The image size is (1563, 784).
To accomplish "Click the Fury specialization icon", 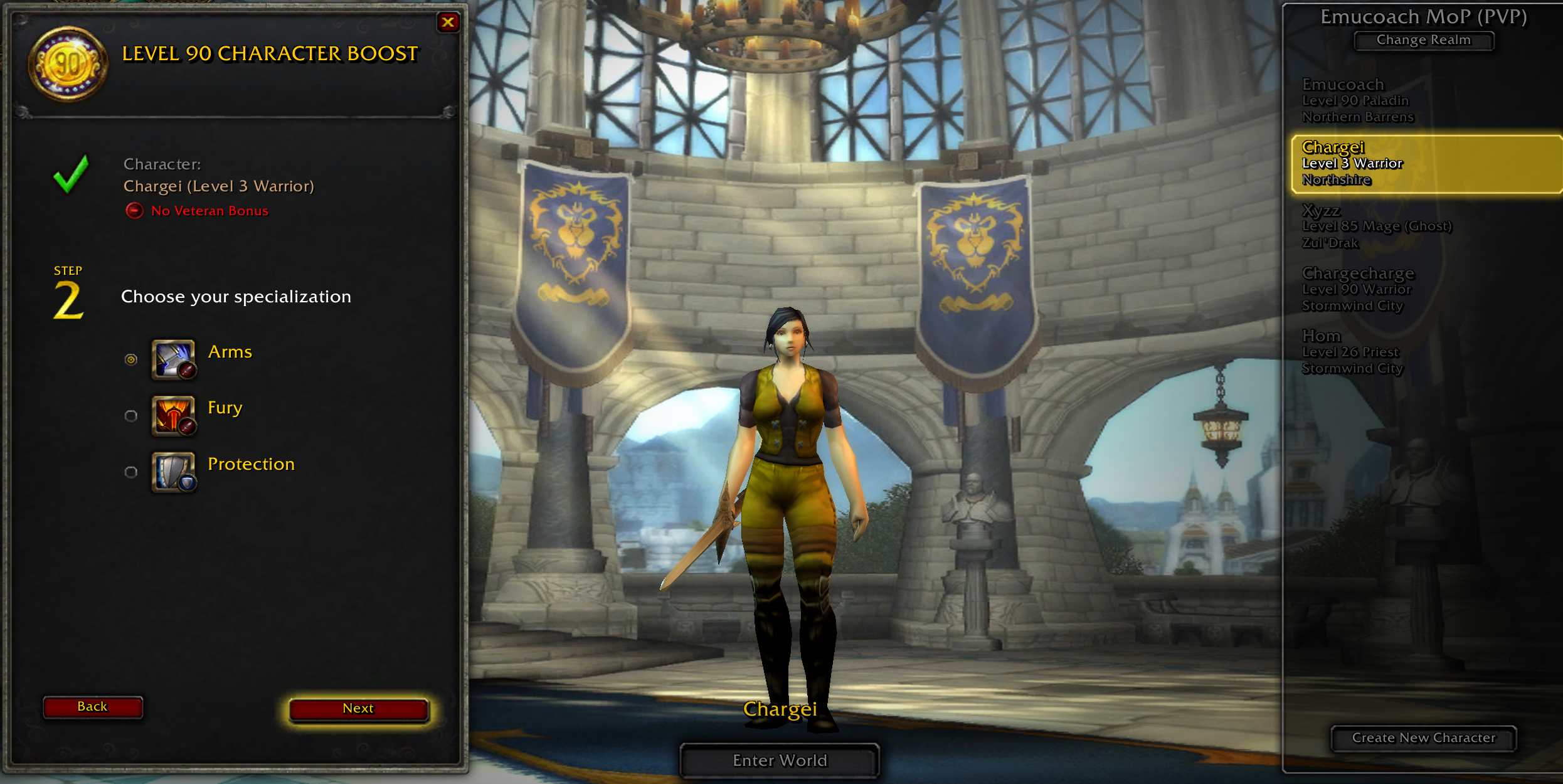I will tap(173, 415).
